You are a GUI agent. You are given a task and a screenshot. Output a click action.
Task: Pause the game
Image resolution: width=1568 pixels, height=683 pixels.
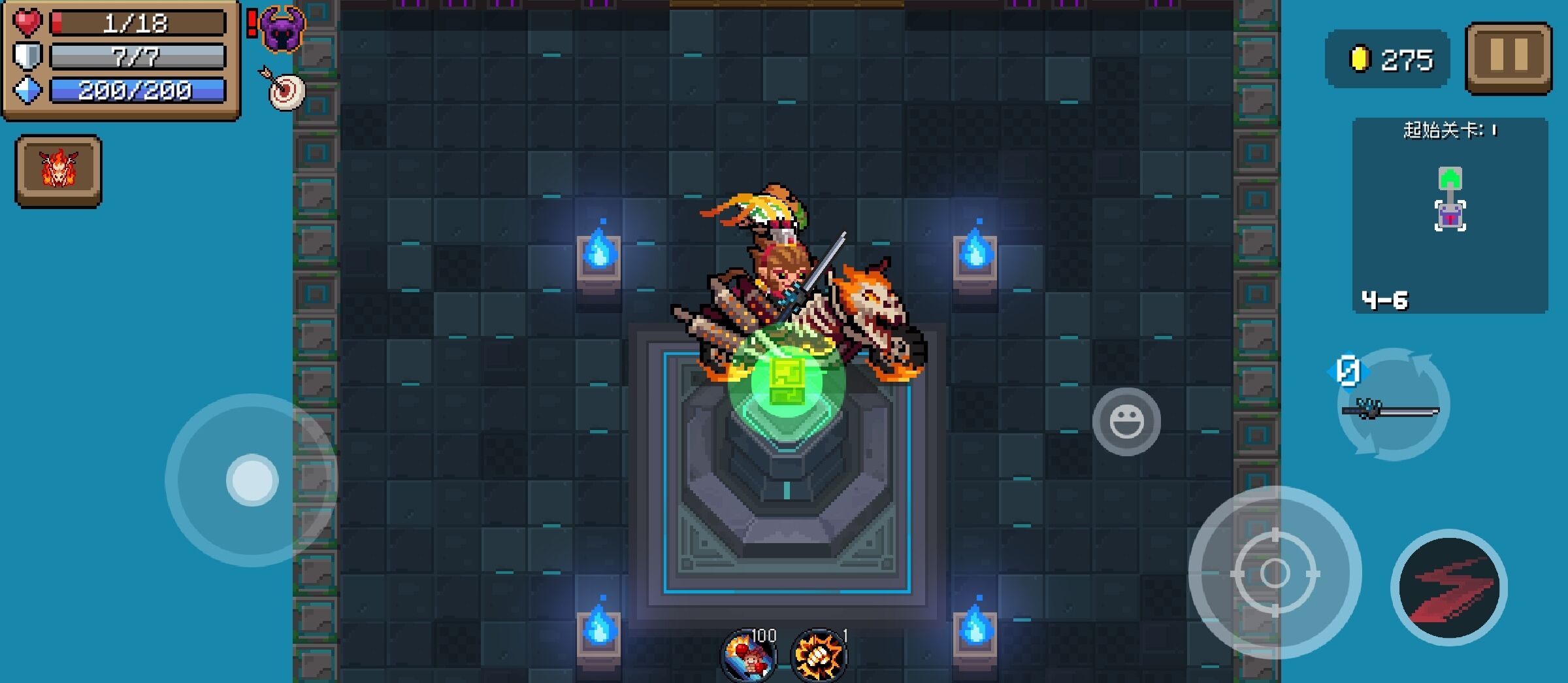pyautogui.click(x=1508, y=58)
